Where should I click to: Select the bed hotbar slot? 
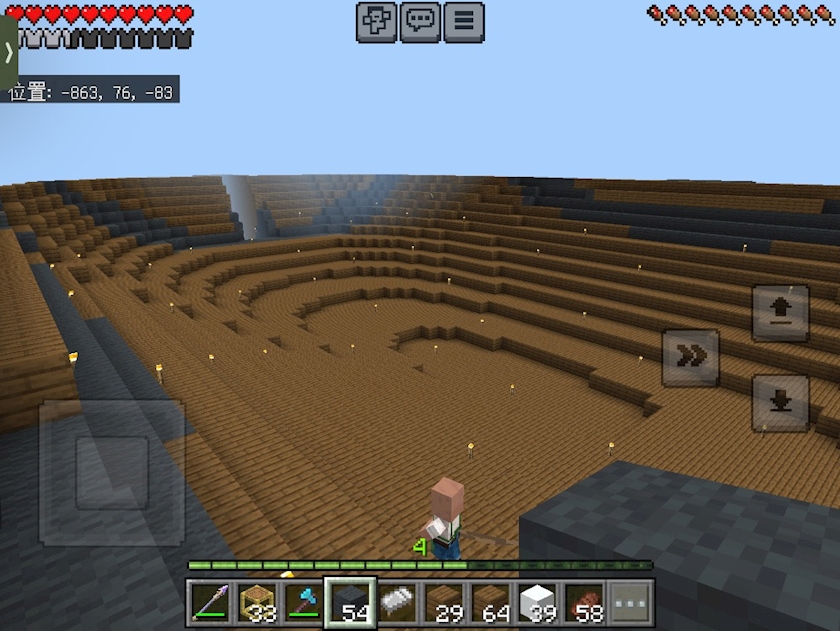[x=398, y=603]
